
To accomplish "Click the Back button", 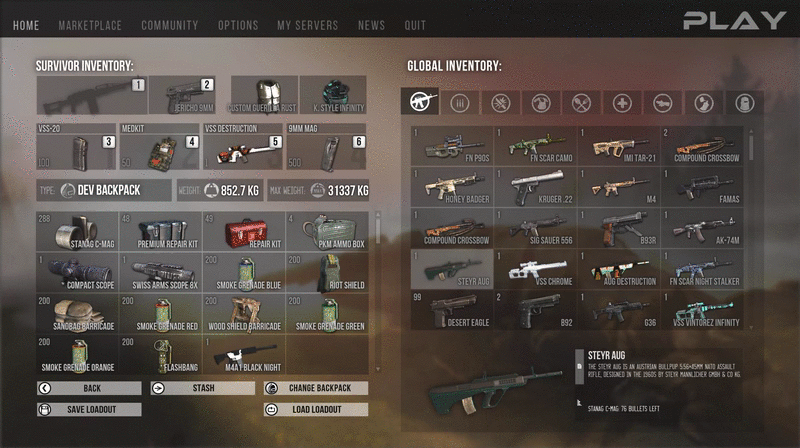I will (x=89, y=388).
